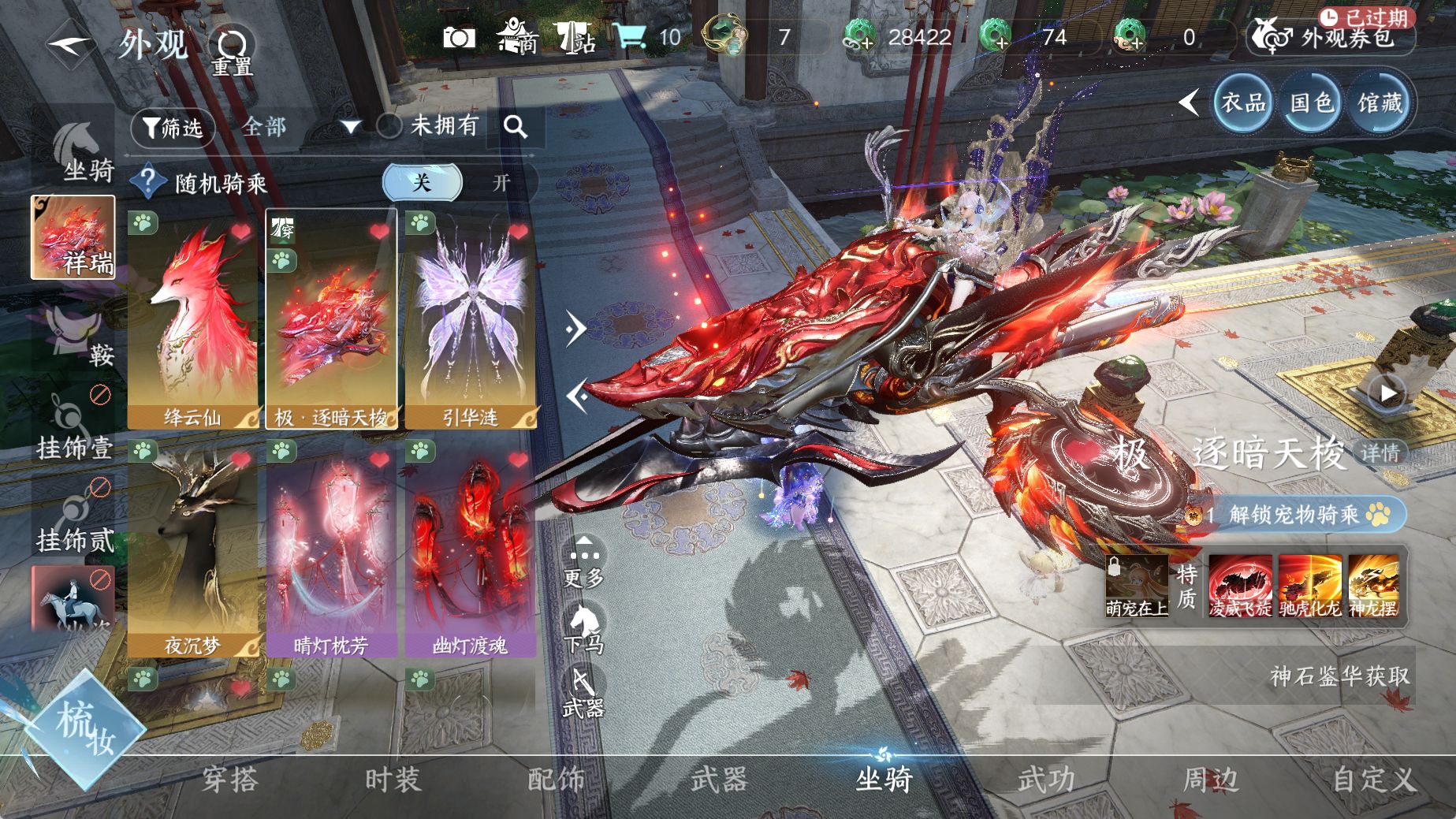Select the 绛云仙 mount card
1456x819 pixels.
[193, 319]
